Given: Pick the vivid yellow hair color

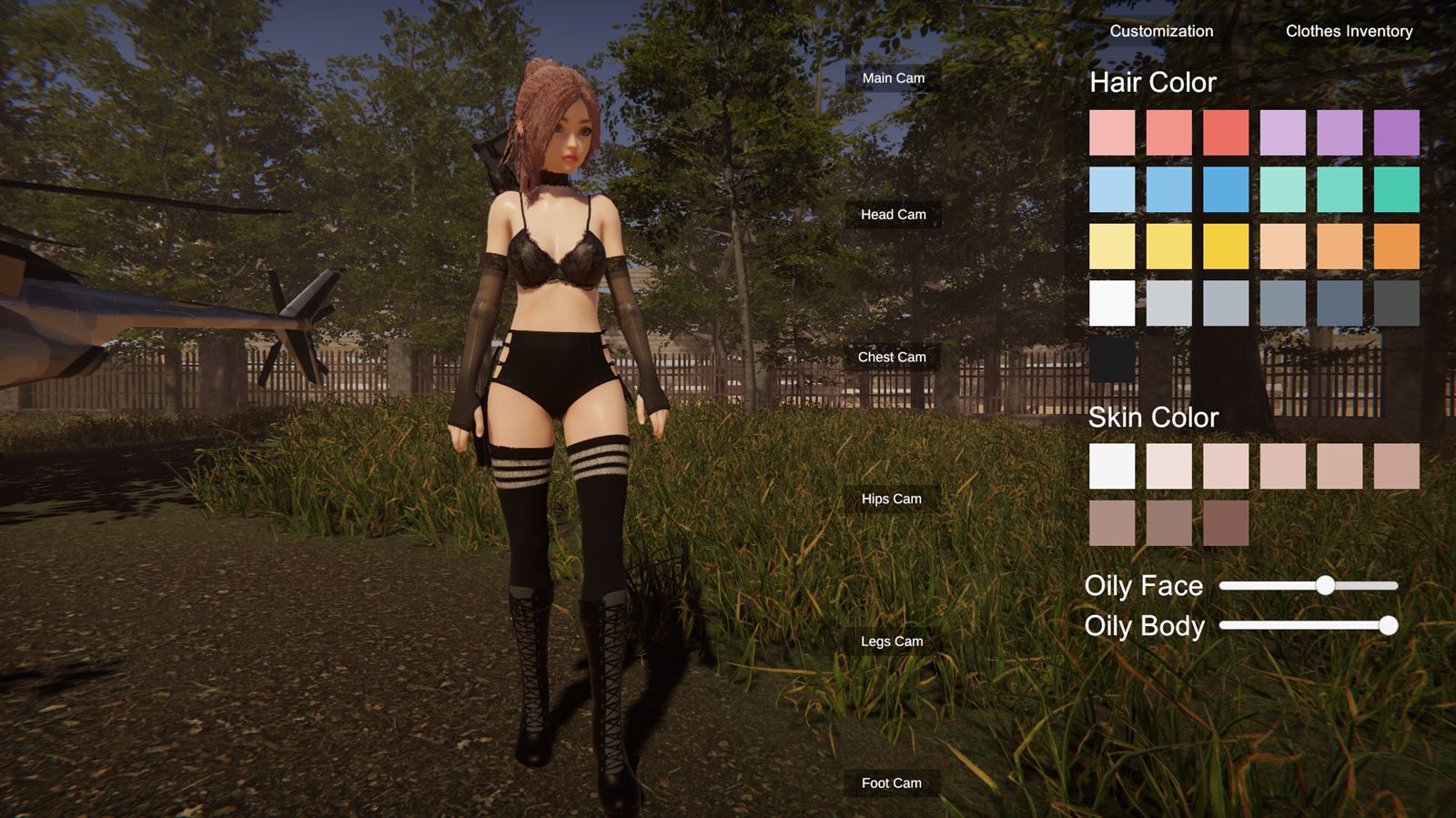Looking at the screenshot, I should tap(1226, 247).
